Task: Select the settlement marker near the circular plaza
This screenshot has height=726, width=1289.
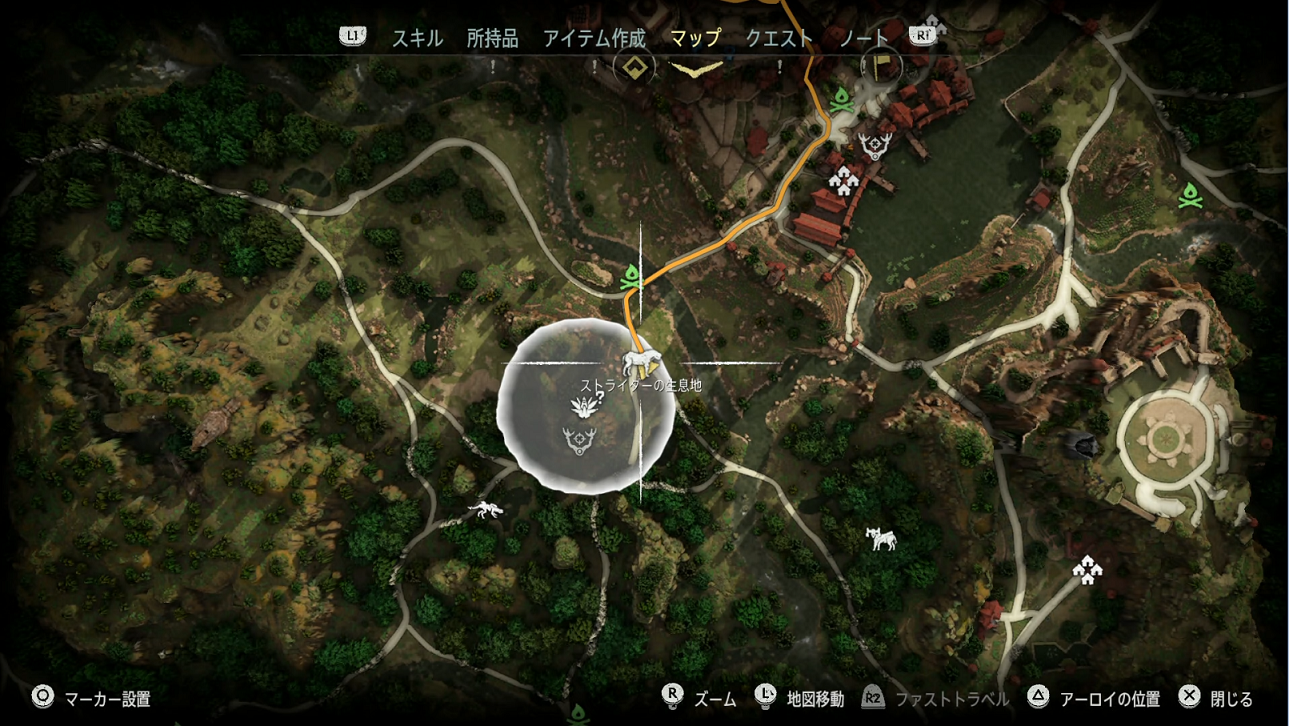Action: pyautogui.click(x=1087, y=569)
